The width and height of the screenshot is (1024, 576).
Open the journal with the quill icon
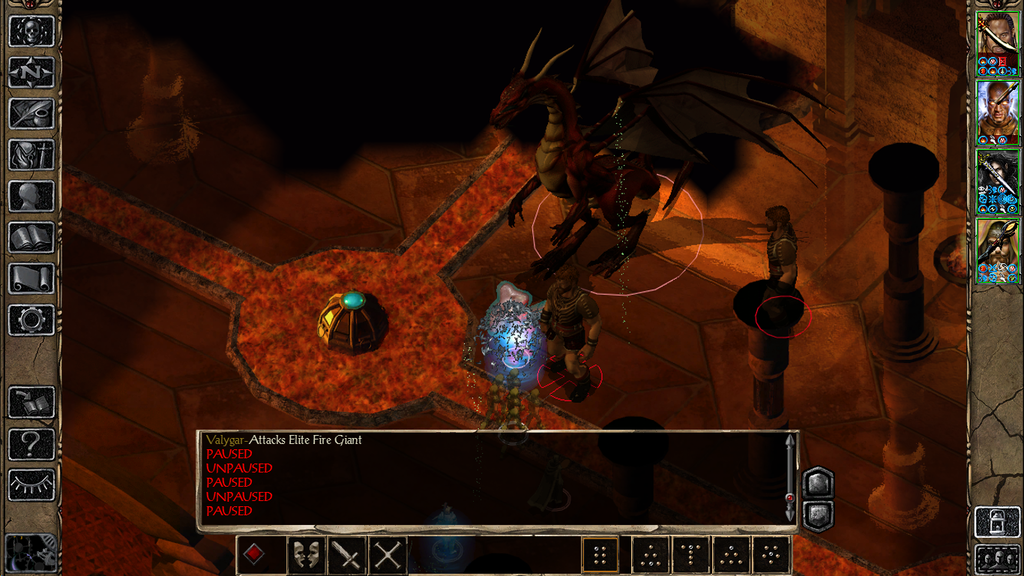30,113
